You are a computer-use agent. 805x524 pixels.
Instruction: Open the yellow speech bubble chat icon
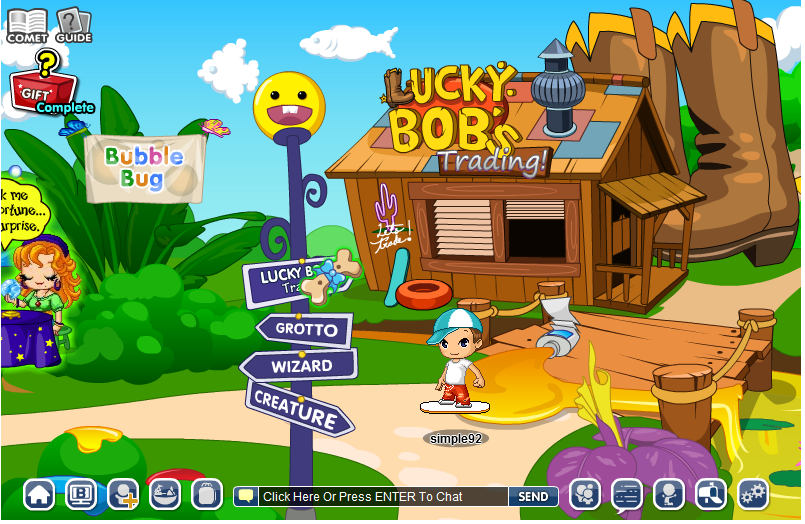coord(246,496)
